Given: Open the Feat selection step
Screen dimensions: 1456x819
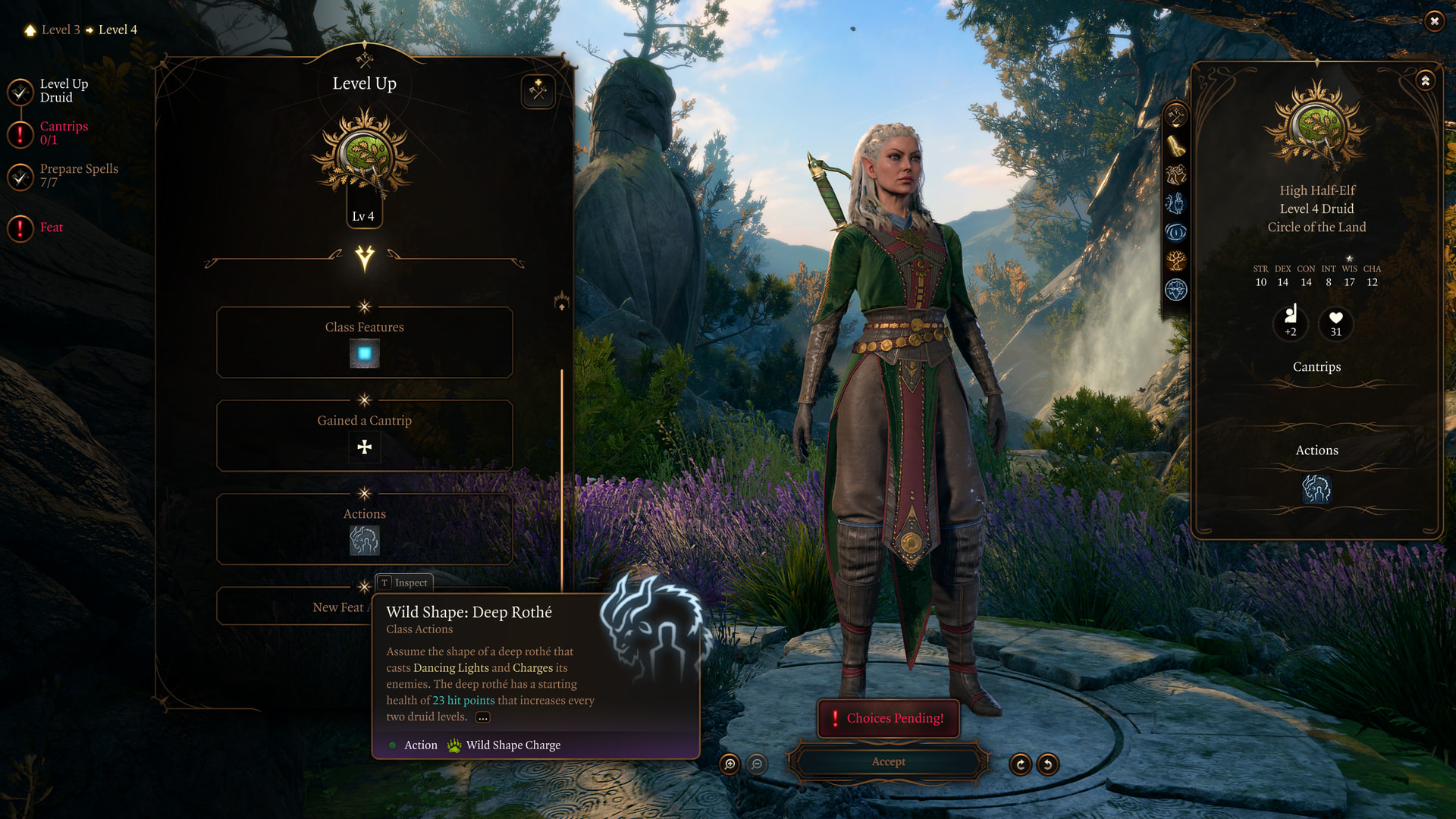Looking at the screenshot, I should pyautogui.click(x=51, y=227).
